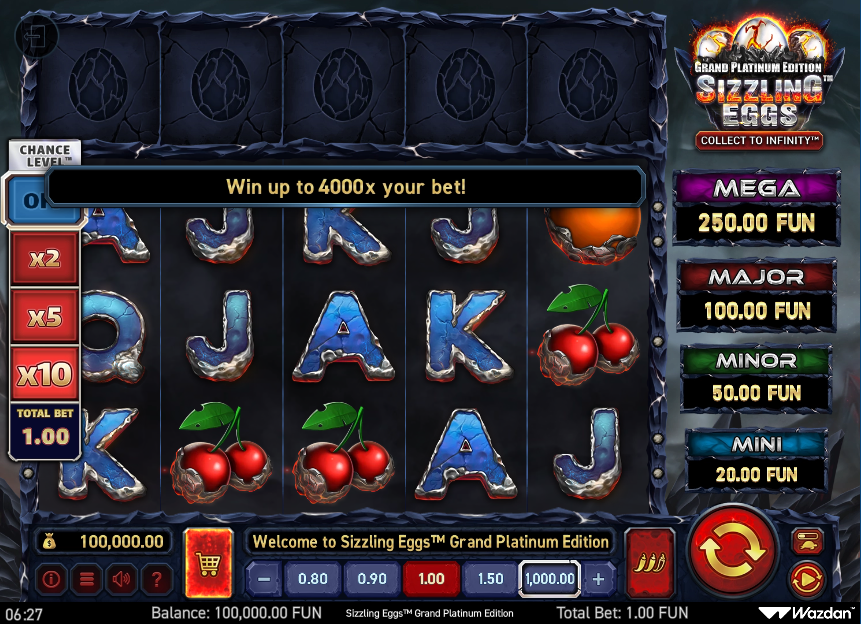
Task: Start autoplay with the play arrow button
Action: tap(806, 578)
